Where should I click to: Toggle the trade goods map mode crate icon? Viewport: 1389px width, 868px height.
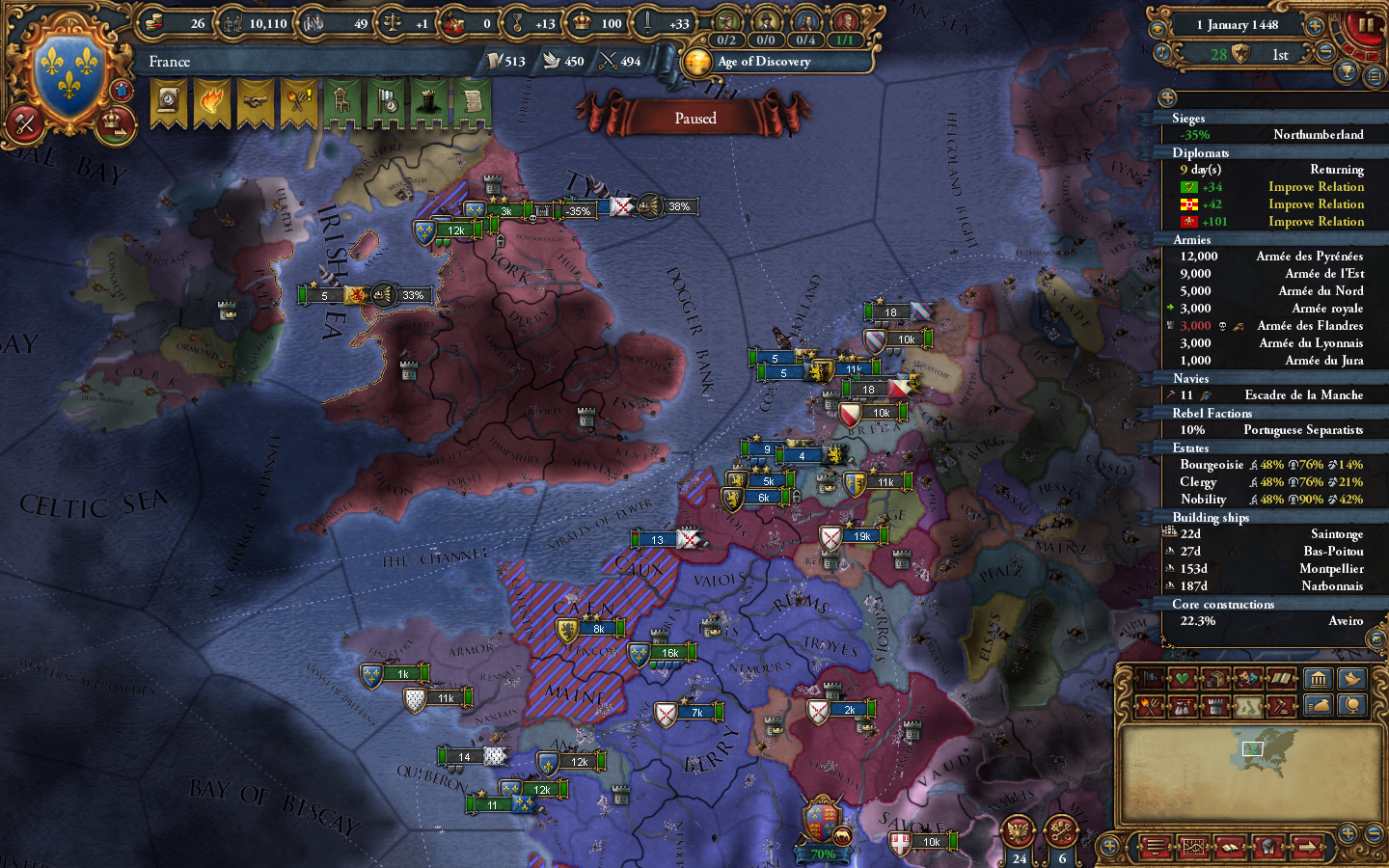tap(1216, 678)
